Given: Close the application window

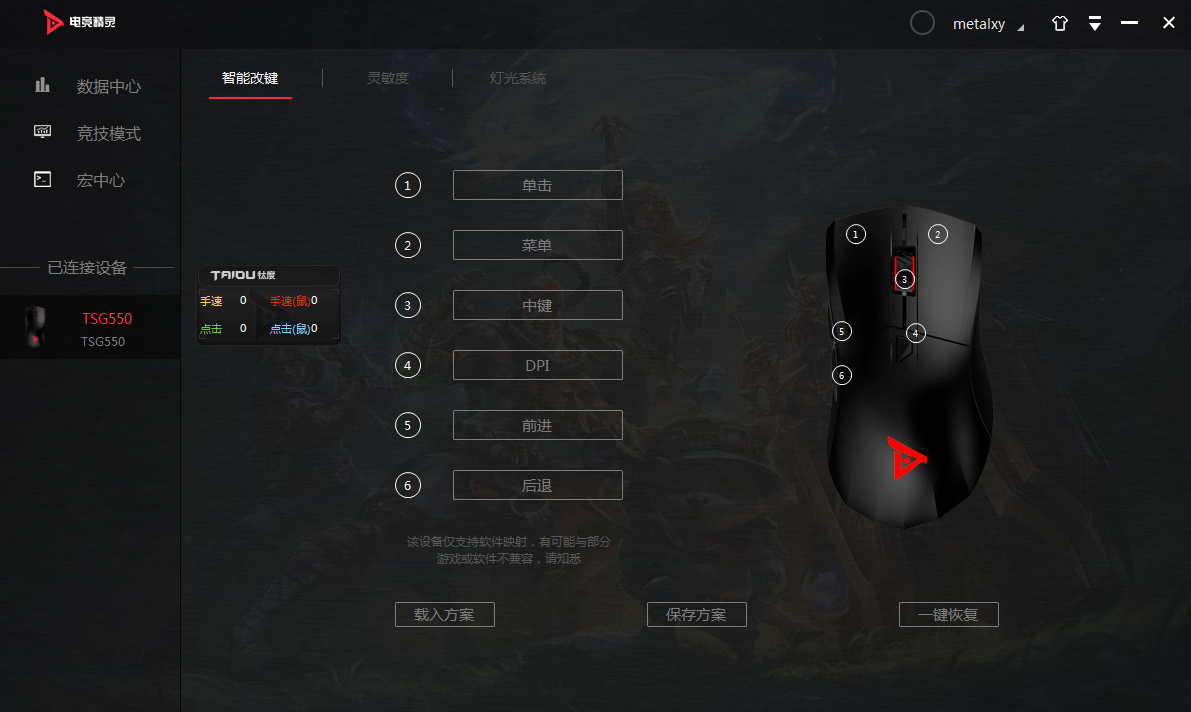Looking at the screenshot, I should tap(1169, 23).
